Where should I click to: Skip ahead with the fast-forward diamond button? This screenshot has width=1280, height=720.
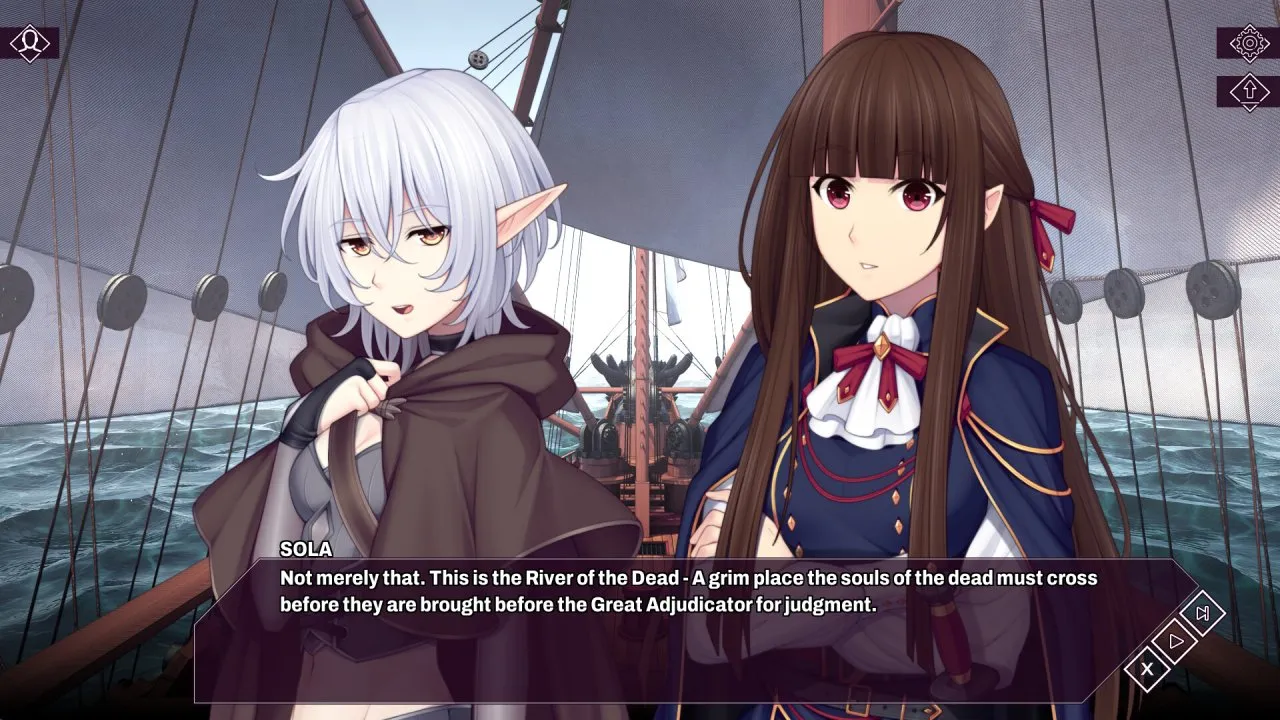tap(1202, 613)
